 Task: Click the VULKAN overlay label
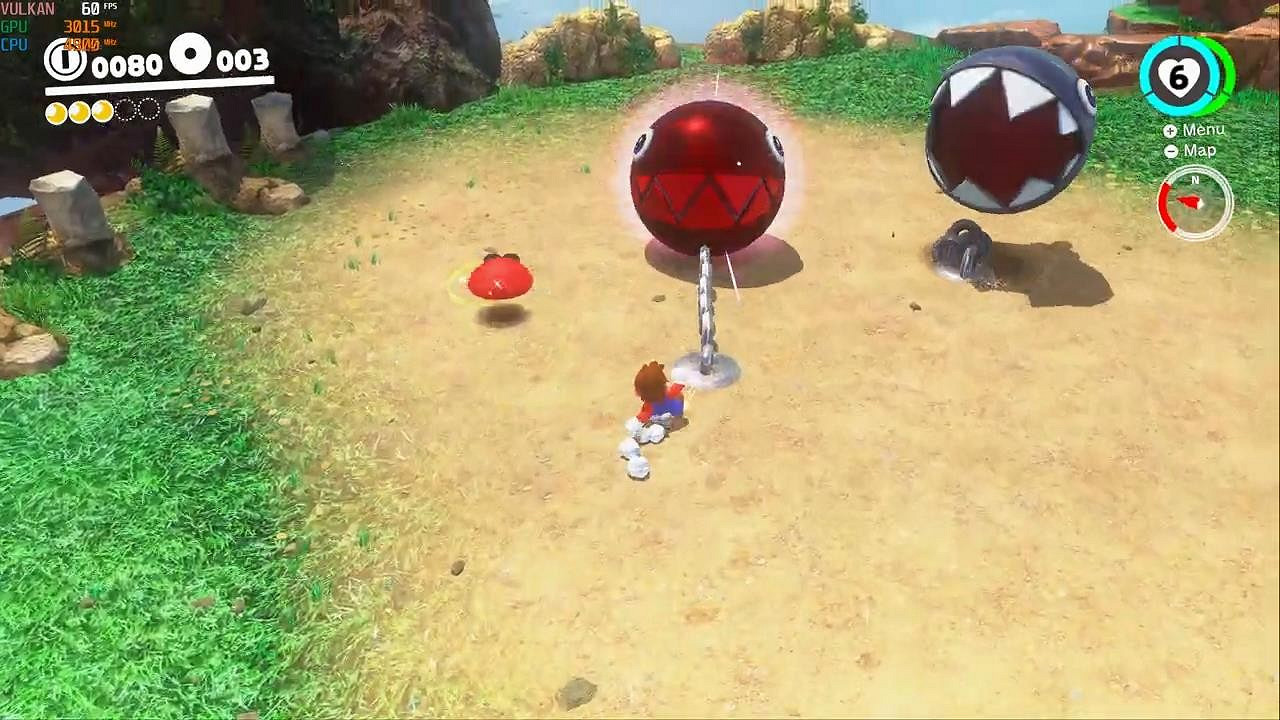coord(26,8)
